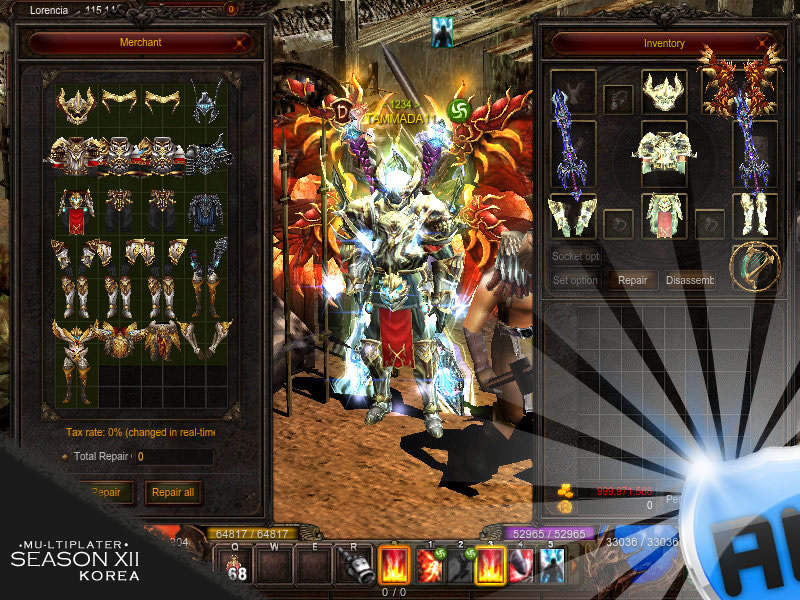
Task: Select the equipped pants slot
Action: [664, 215]
